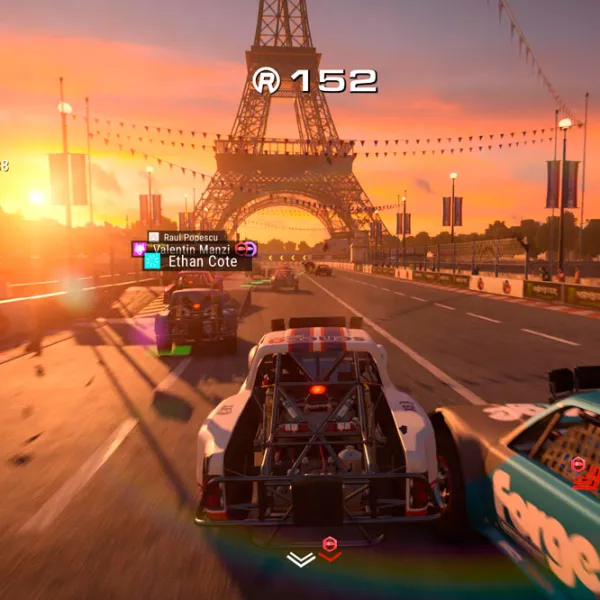
Task: Click the Valentin Manzi name tag
Action: (x=192, y=248)
